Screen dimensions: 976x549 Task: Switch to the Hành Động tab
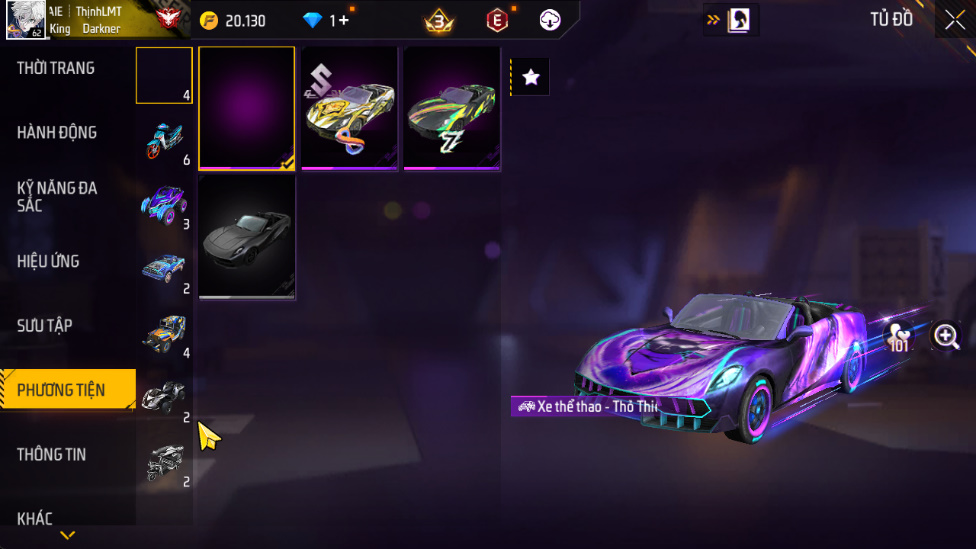click(x=57, y=132)
